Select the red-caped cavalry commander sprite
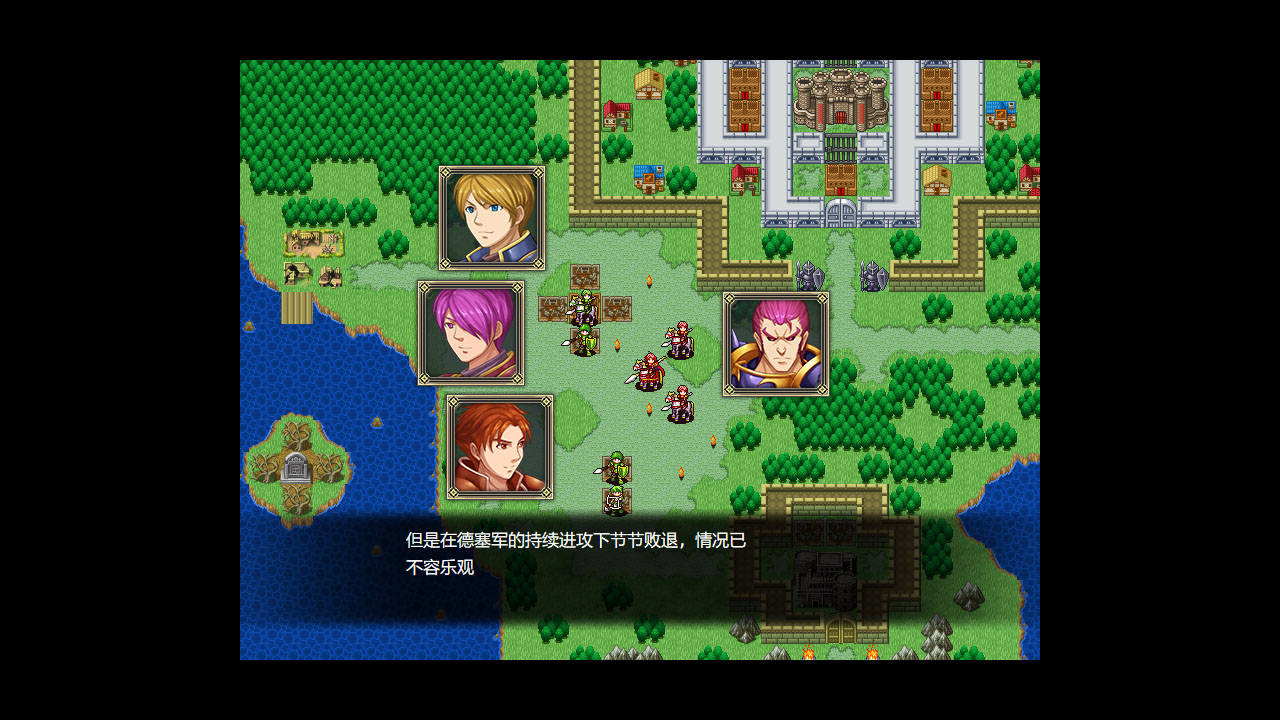This screenshot has width=1280, height=720. click(x=648, y=368)
